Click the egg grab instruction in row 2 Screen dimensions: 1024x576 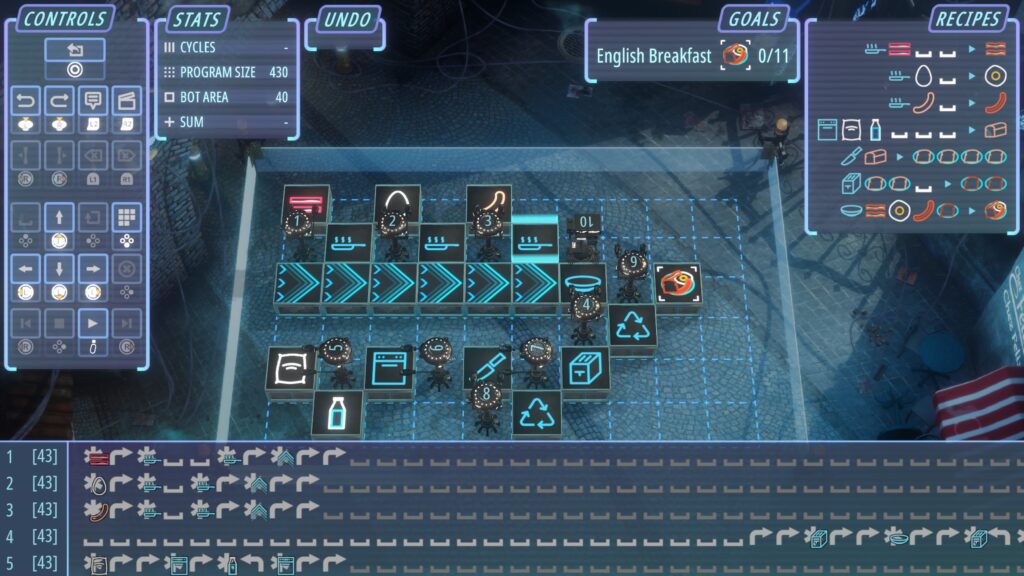[x=97, y=483]
